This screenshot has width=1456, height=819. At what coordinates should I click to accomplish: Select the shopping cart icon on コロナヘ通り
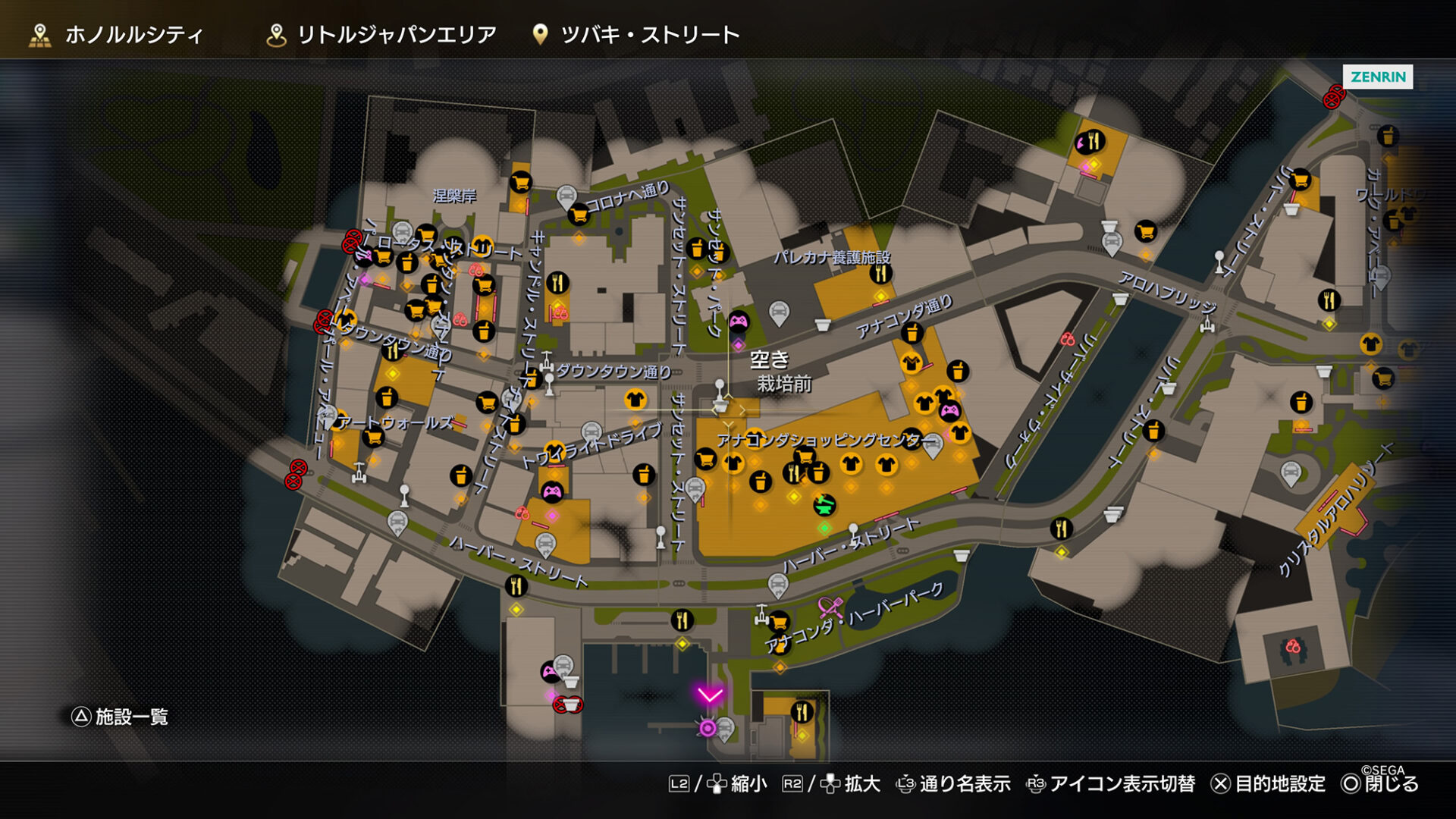coord(579,215)
